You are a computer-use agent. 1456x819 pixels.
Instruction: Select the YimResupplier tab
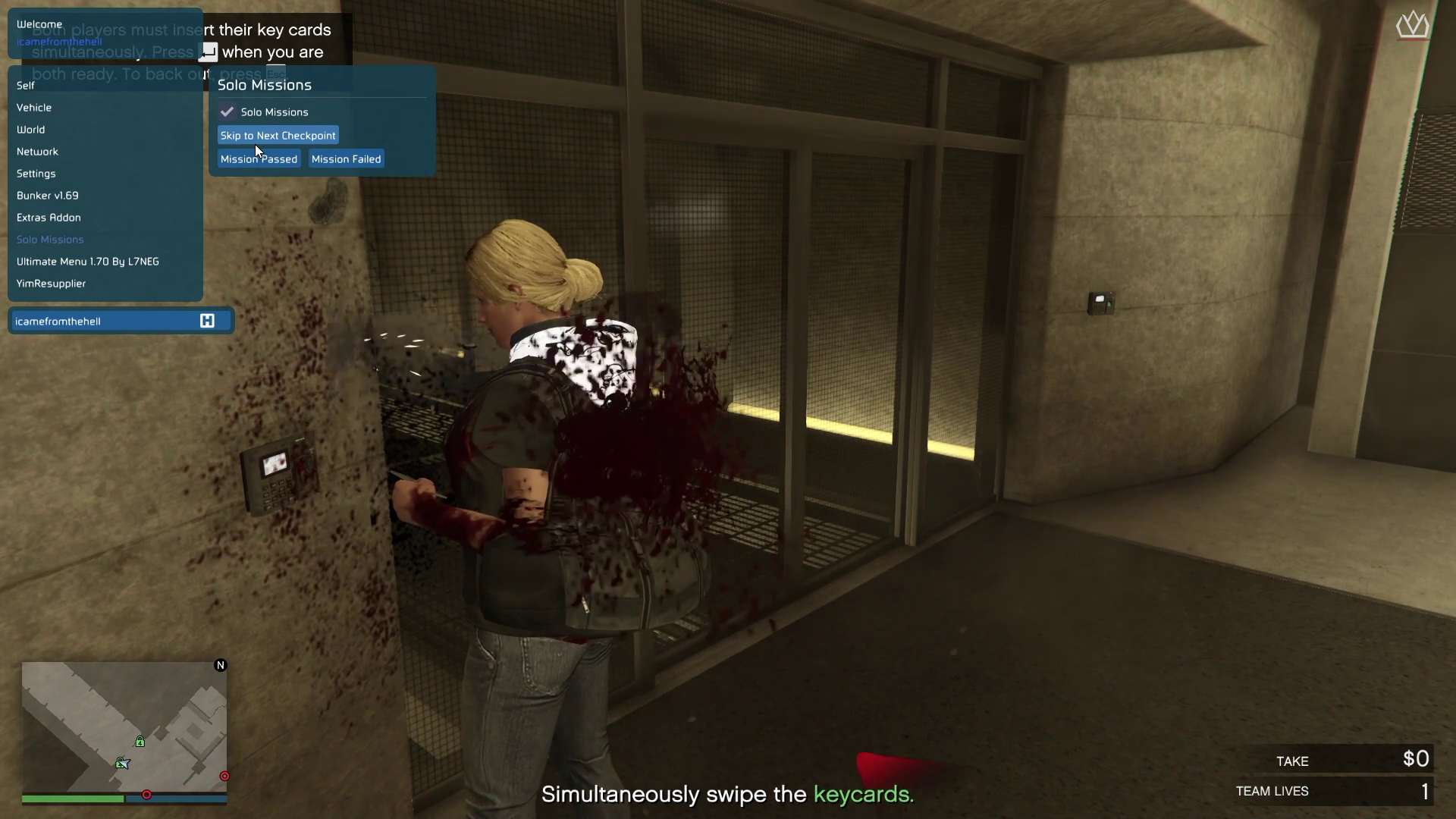tap(52, 284)
